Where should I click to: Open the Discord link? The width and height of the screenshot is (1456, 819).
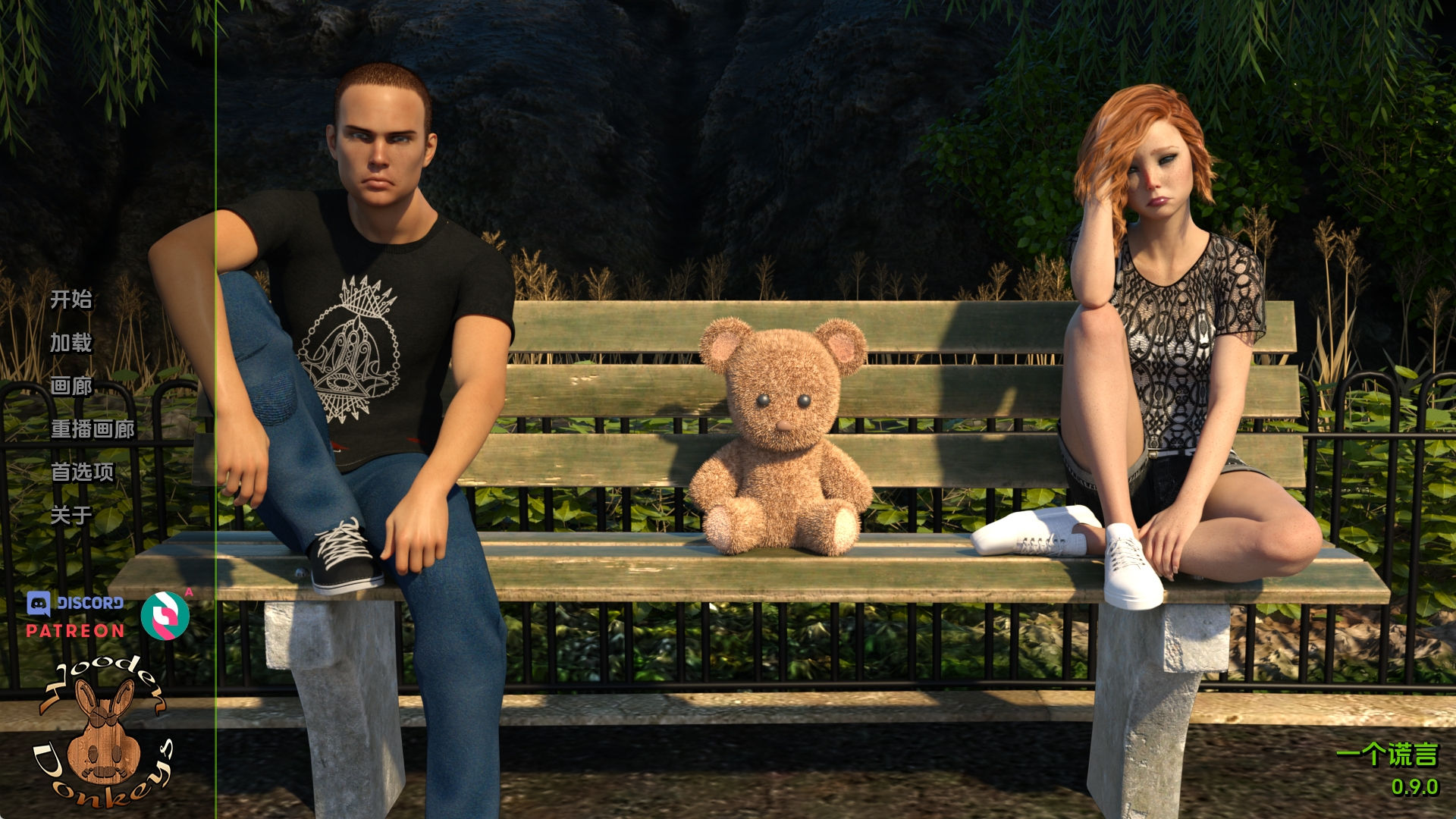75,604
